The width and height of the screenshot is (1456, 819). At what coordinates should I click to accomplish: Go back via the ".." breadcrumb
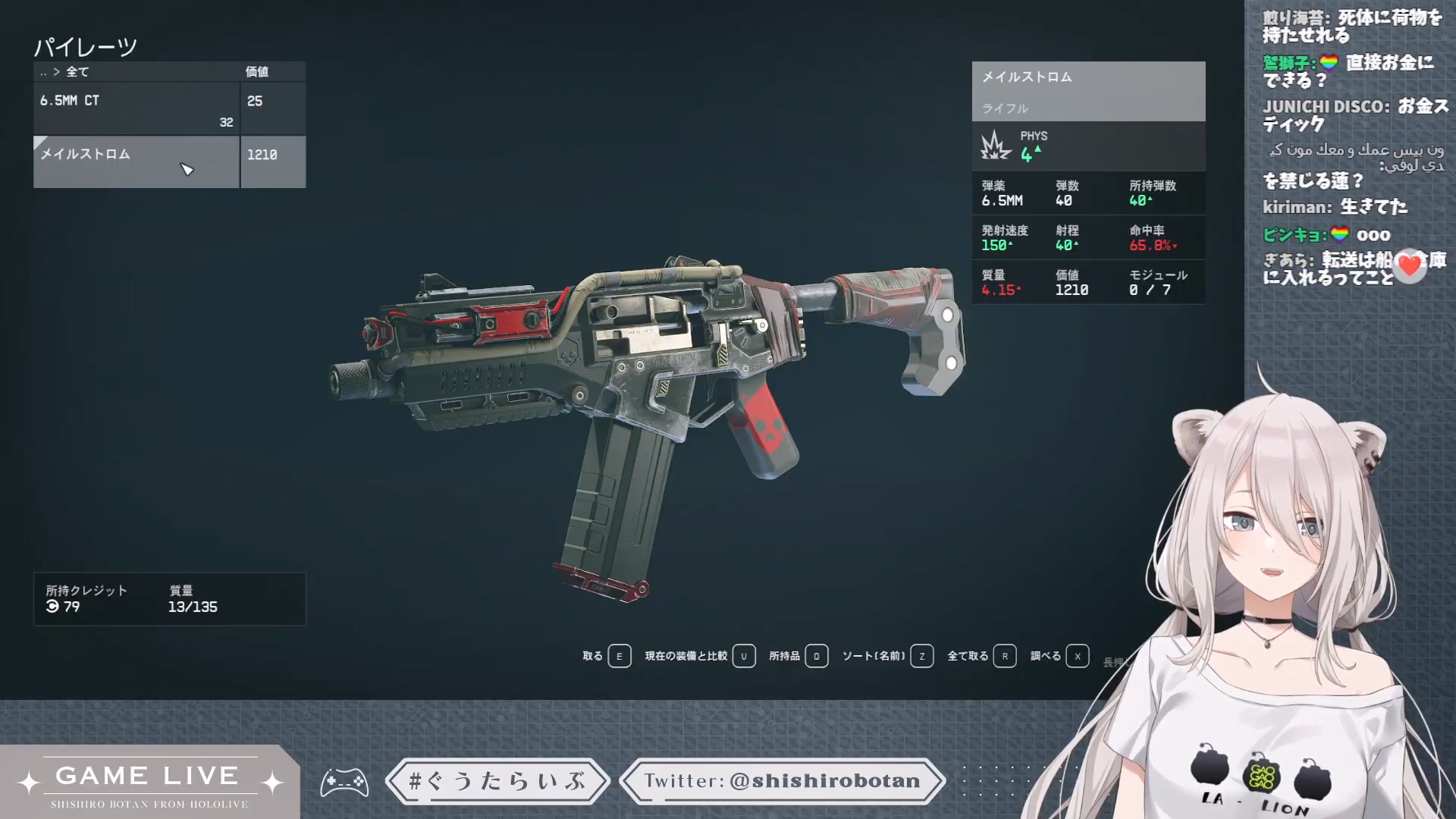coord(43,73)
